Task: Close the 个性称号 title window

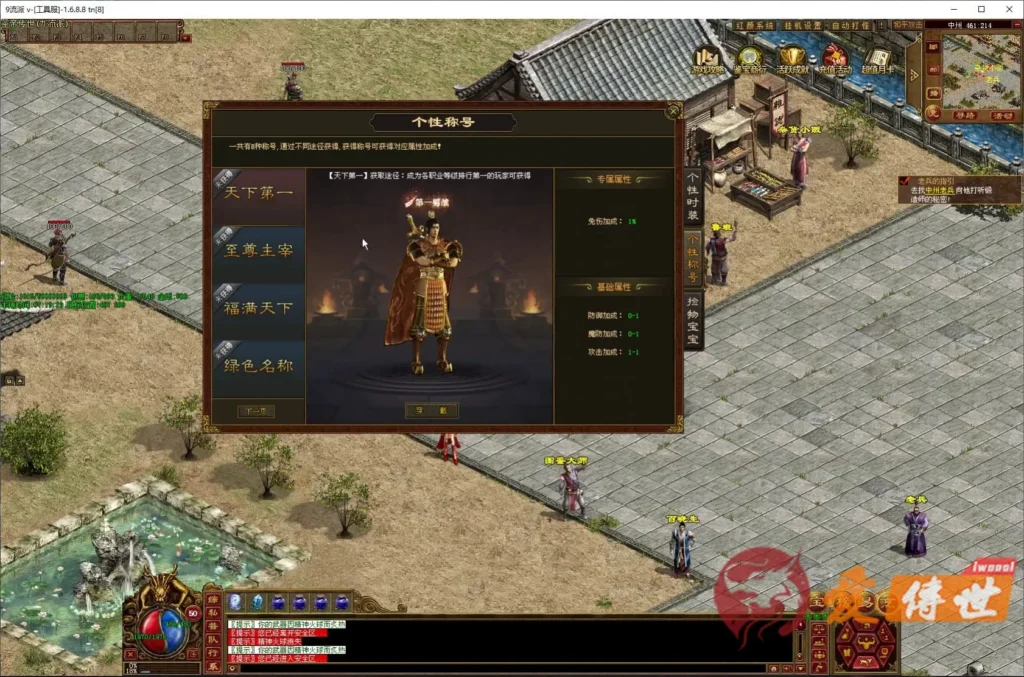Action: 672,111
